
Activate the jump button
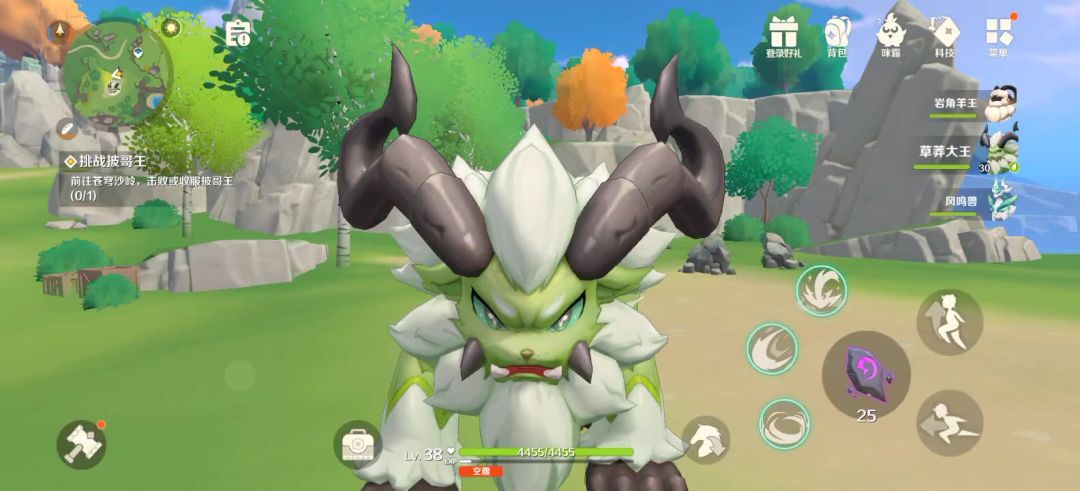[x=949, y=321]
